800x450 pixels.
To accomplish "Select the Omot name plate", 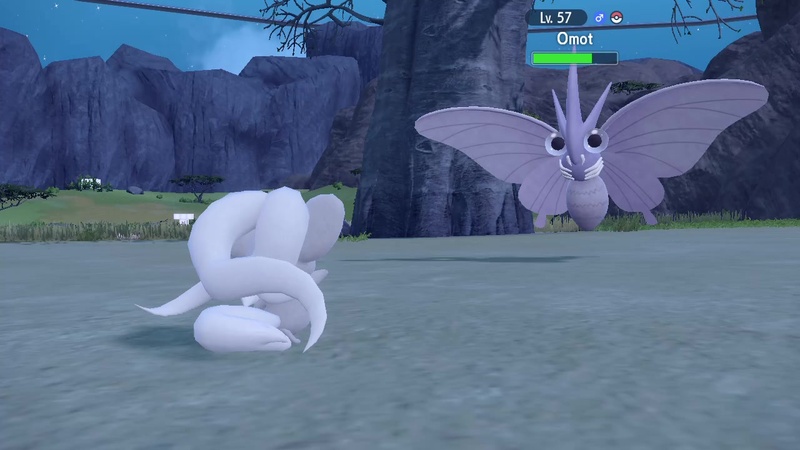I will pyautogui.click(x=574, y=39).
